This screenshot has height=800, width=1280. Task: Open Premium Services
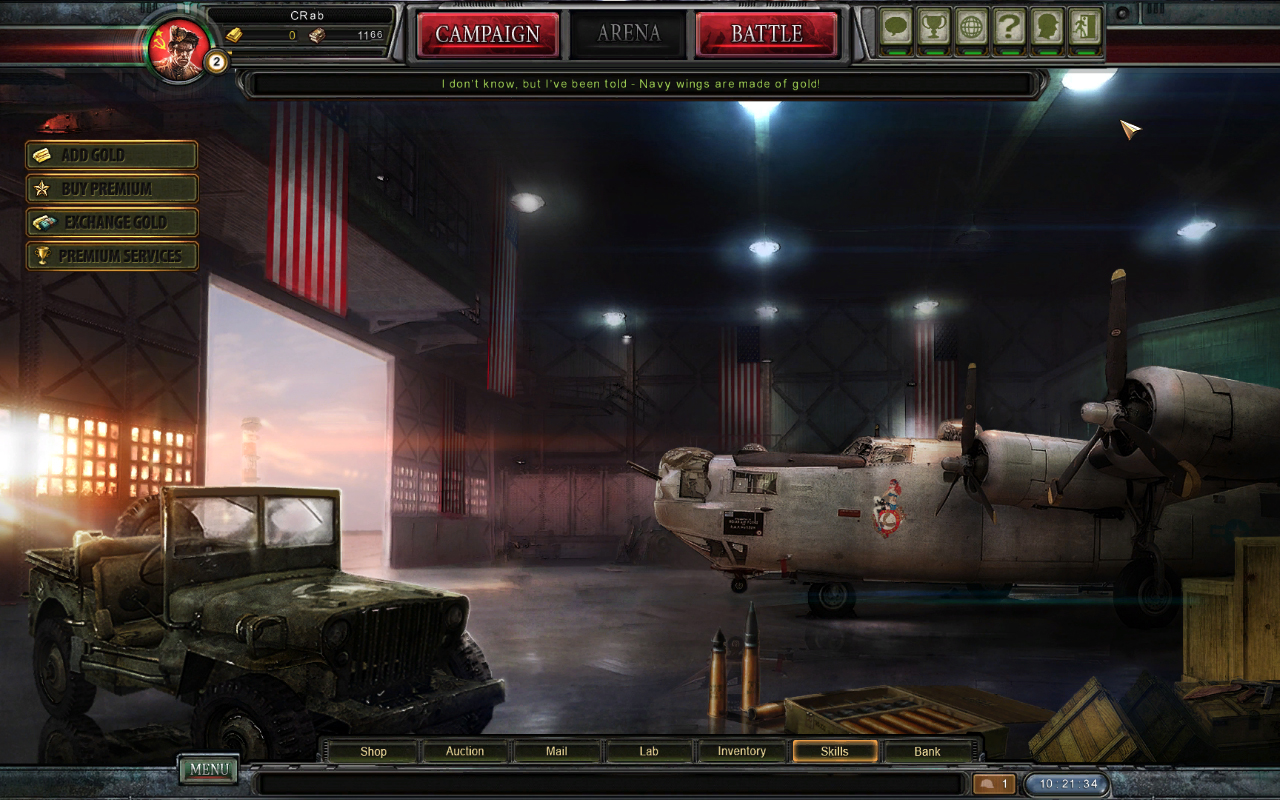point(112,256)
